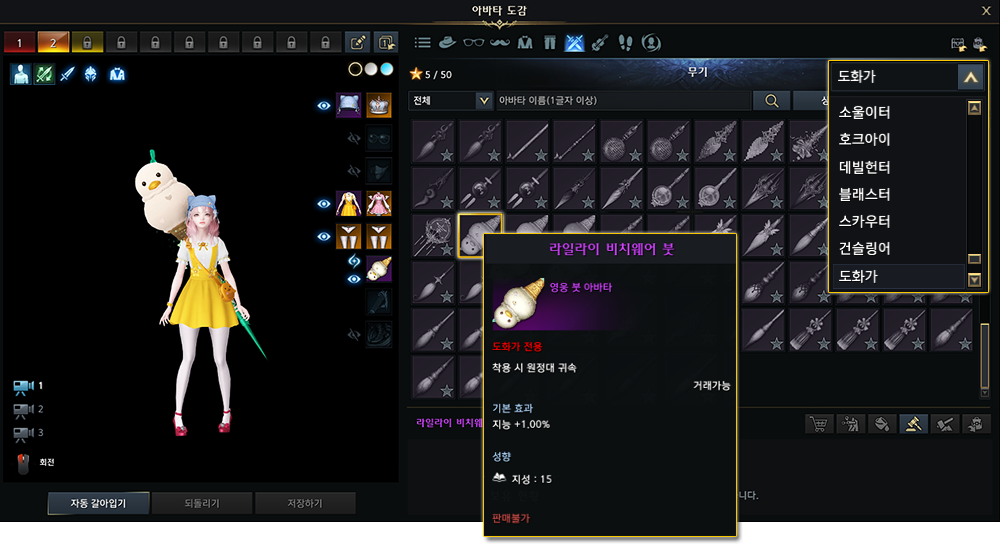Open the 전체 filter dropdown
Viewport: 1000px width, 546px height.
[451, 100]
